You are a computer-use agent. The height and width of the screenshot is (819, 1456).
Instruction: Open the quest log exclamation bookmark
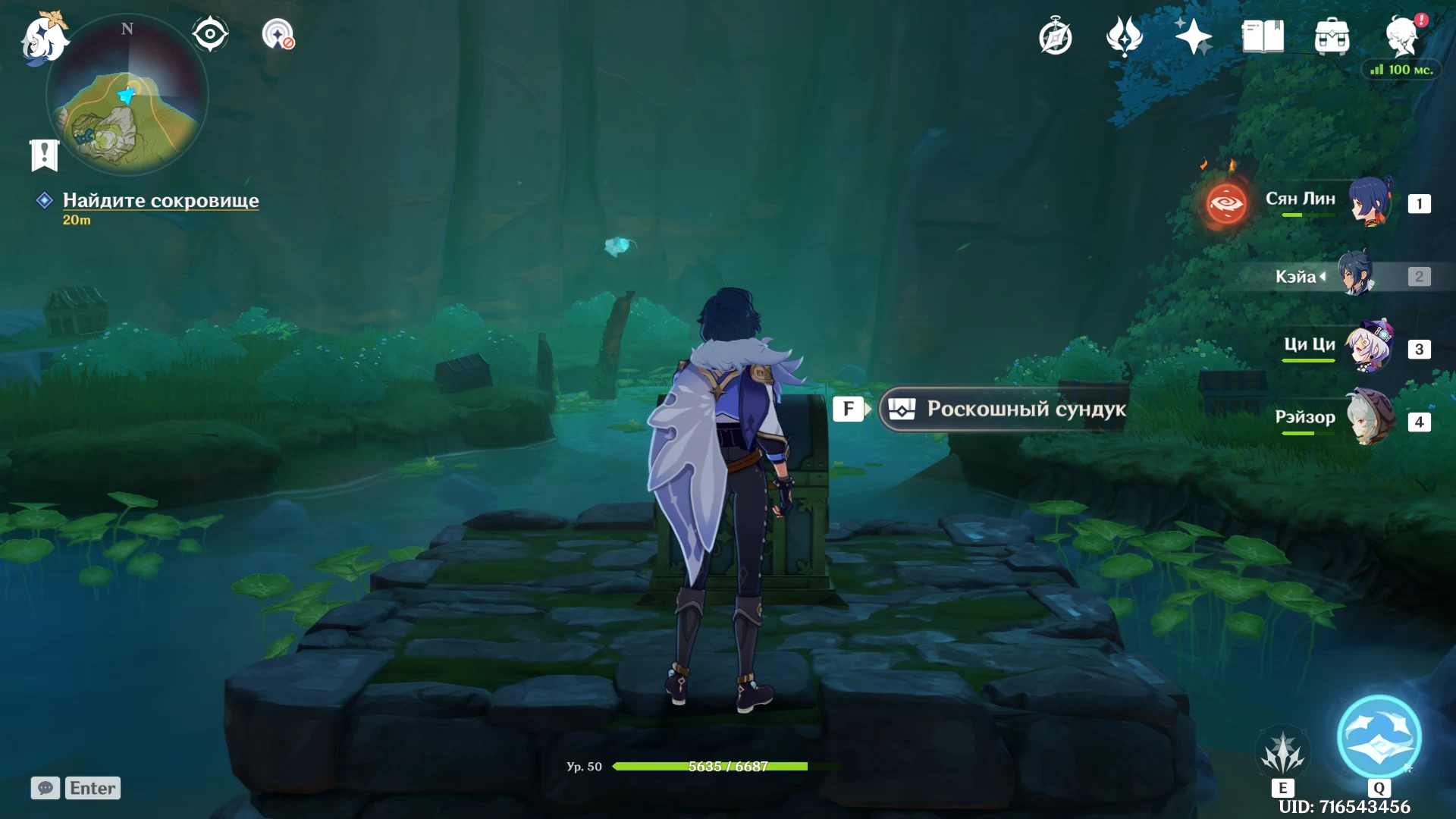tap(44, 155)
